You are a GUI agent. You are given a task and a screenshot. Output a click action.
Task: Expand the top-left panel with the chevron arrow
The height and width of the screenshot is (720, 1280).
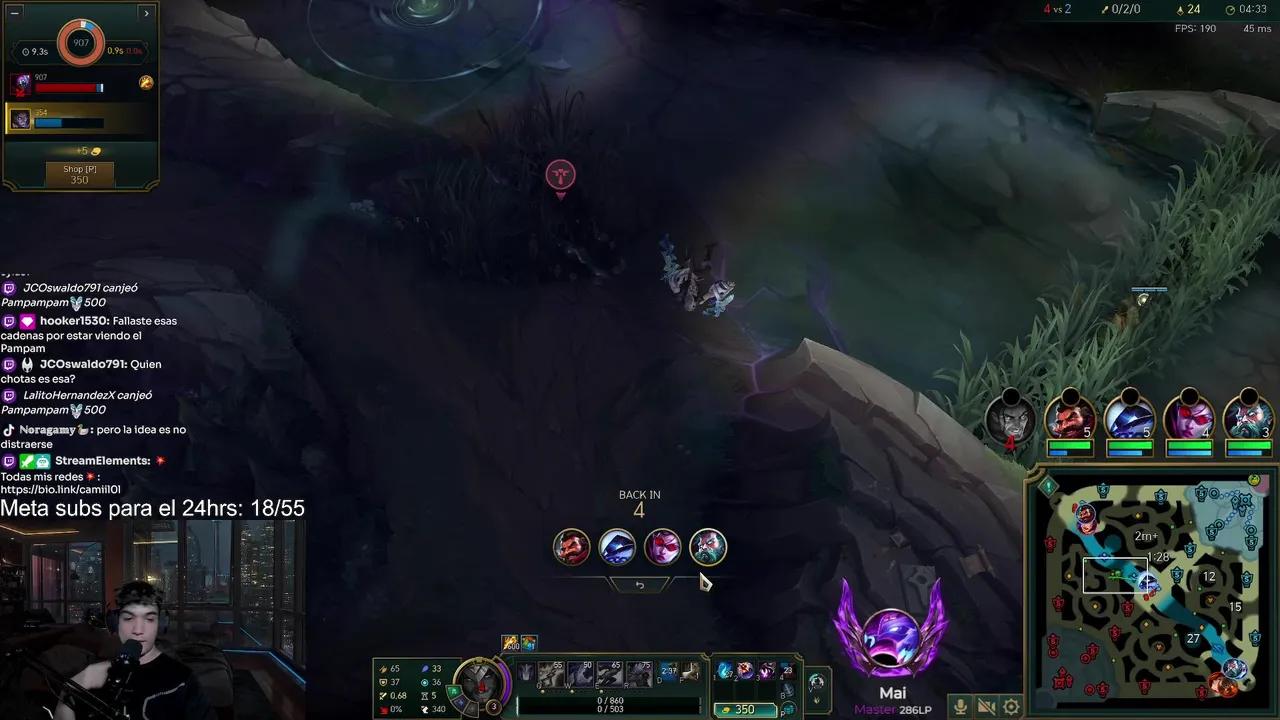pos(146,13)
